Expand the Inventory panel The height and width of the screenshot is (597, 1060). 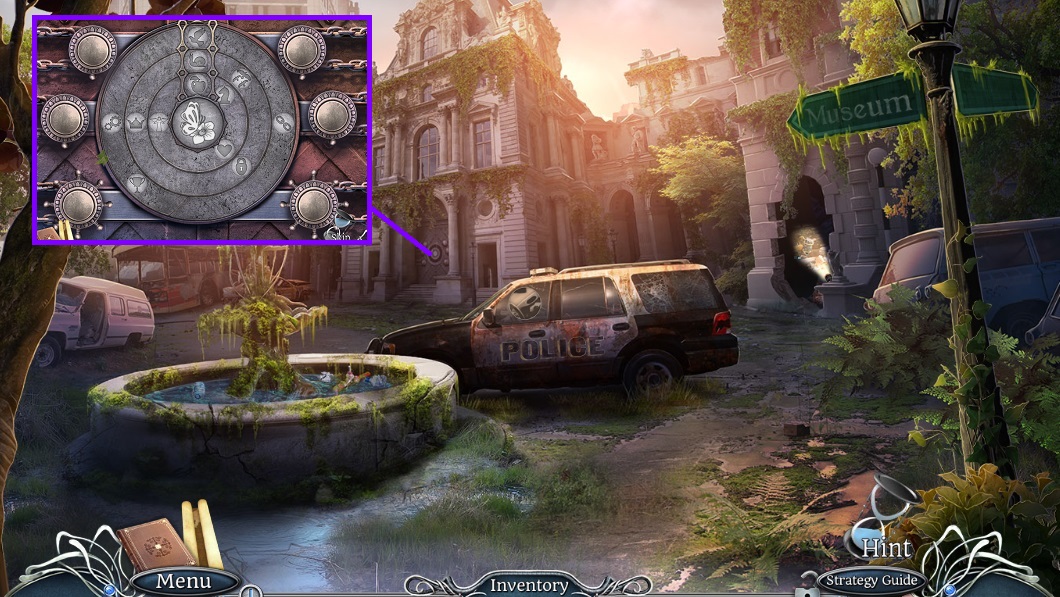click(x=528, y=585)
